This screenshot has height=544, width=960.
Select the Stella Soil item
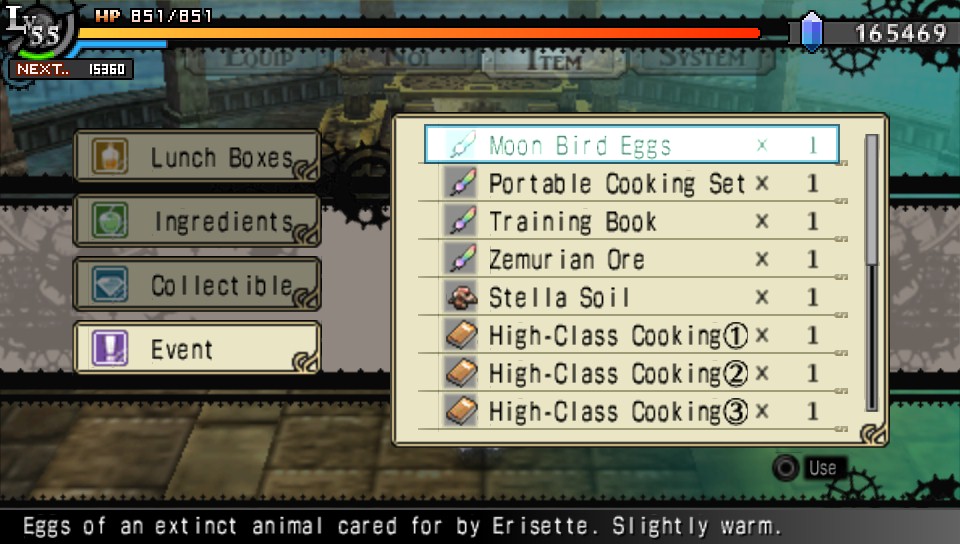click(631, 297)
